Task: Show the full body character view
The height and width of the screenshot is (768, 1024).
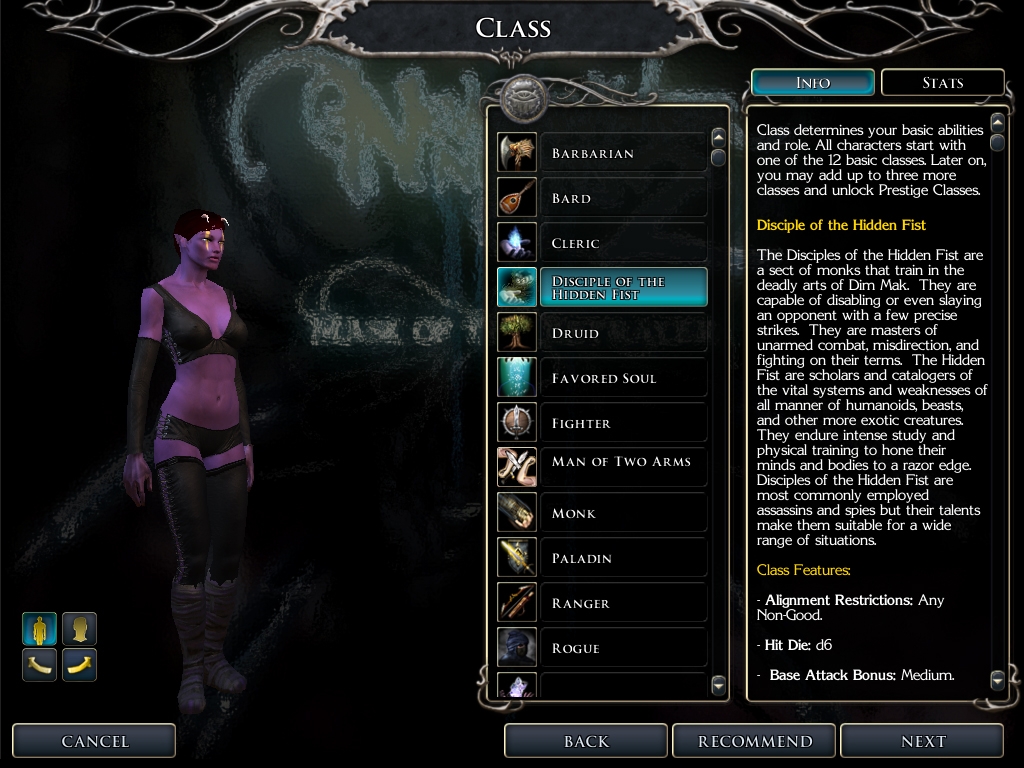Action: pyautogui.click(x=40, y=629)
